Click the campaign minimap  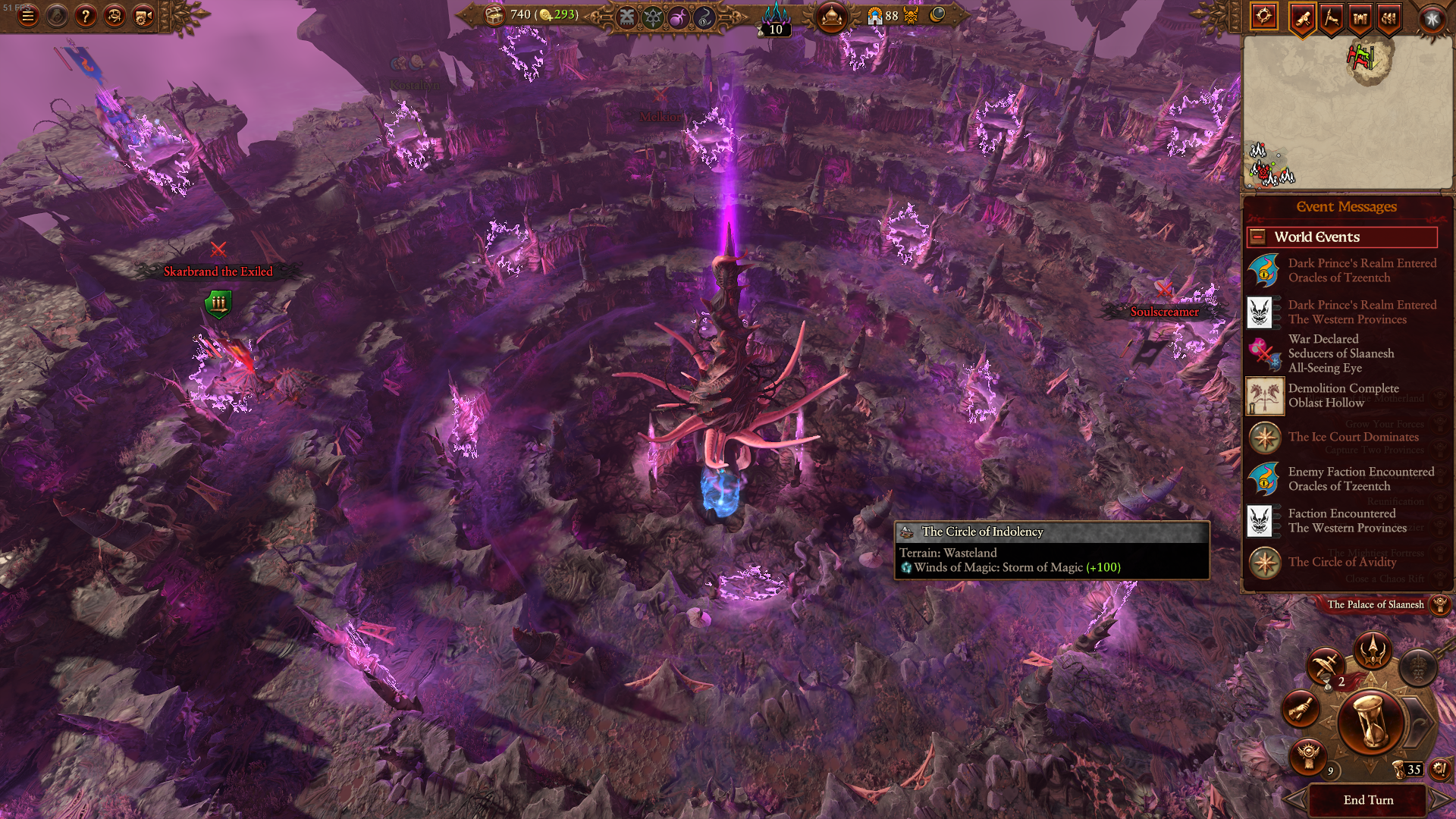(x=1347, y=112)
